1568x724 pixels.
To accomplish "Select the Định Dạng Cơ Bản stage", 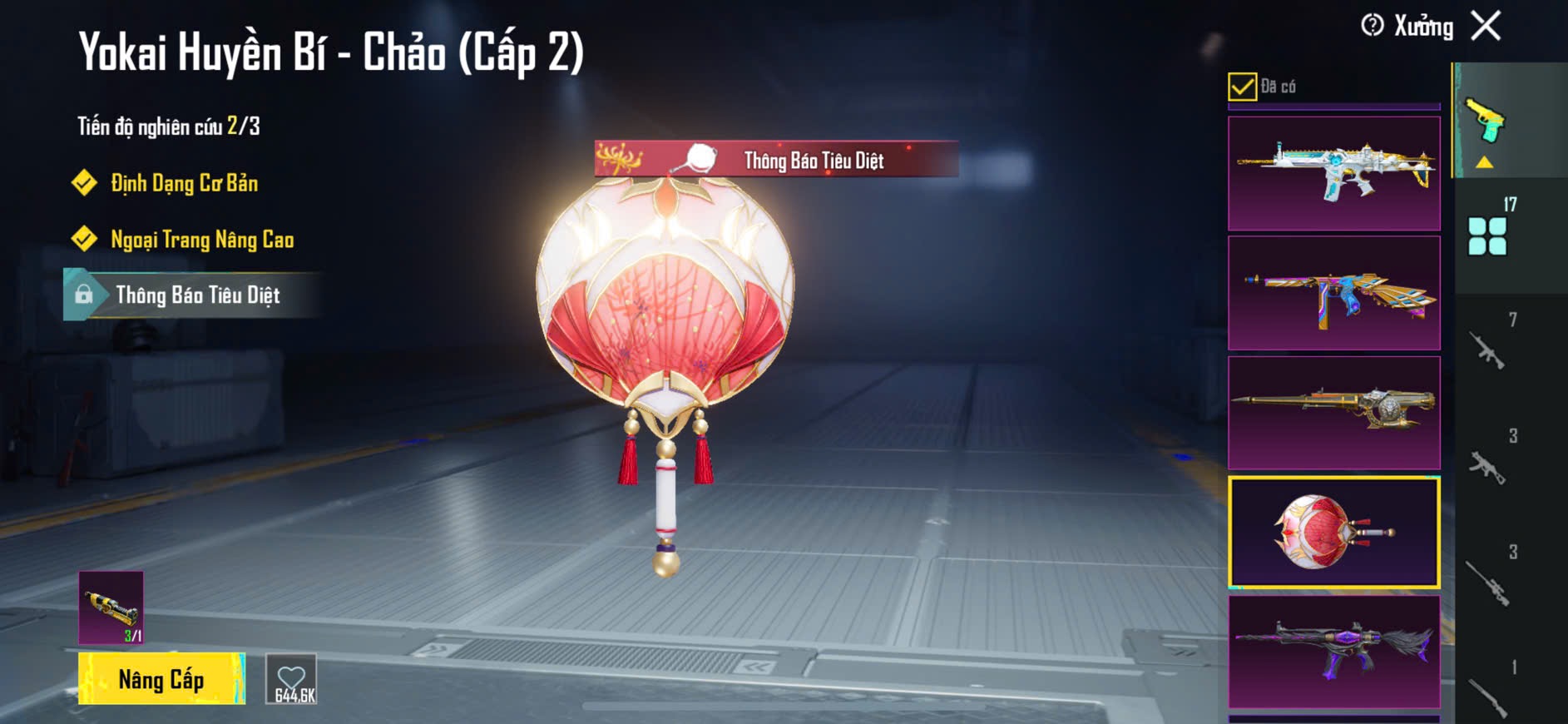I will (x=184, y=183).
